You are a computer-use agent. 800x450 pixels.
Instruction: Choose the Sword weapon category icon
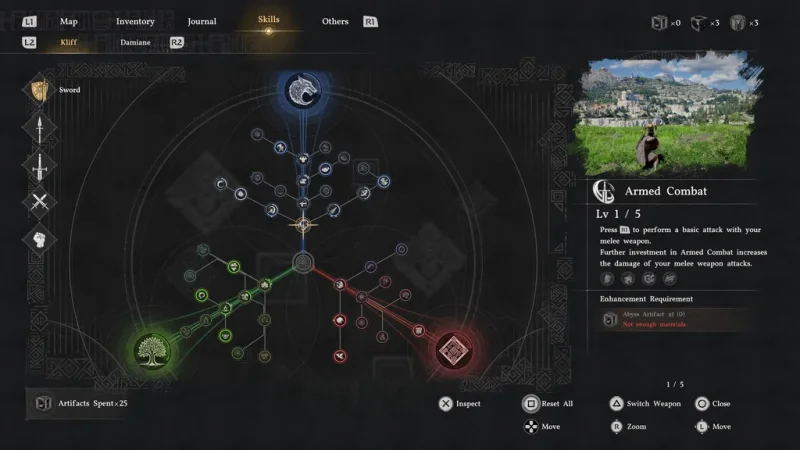[x=40, y=90]
